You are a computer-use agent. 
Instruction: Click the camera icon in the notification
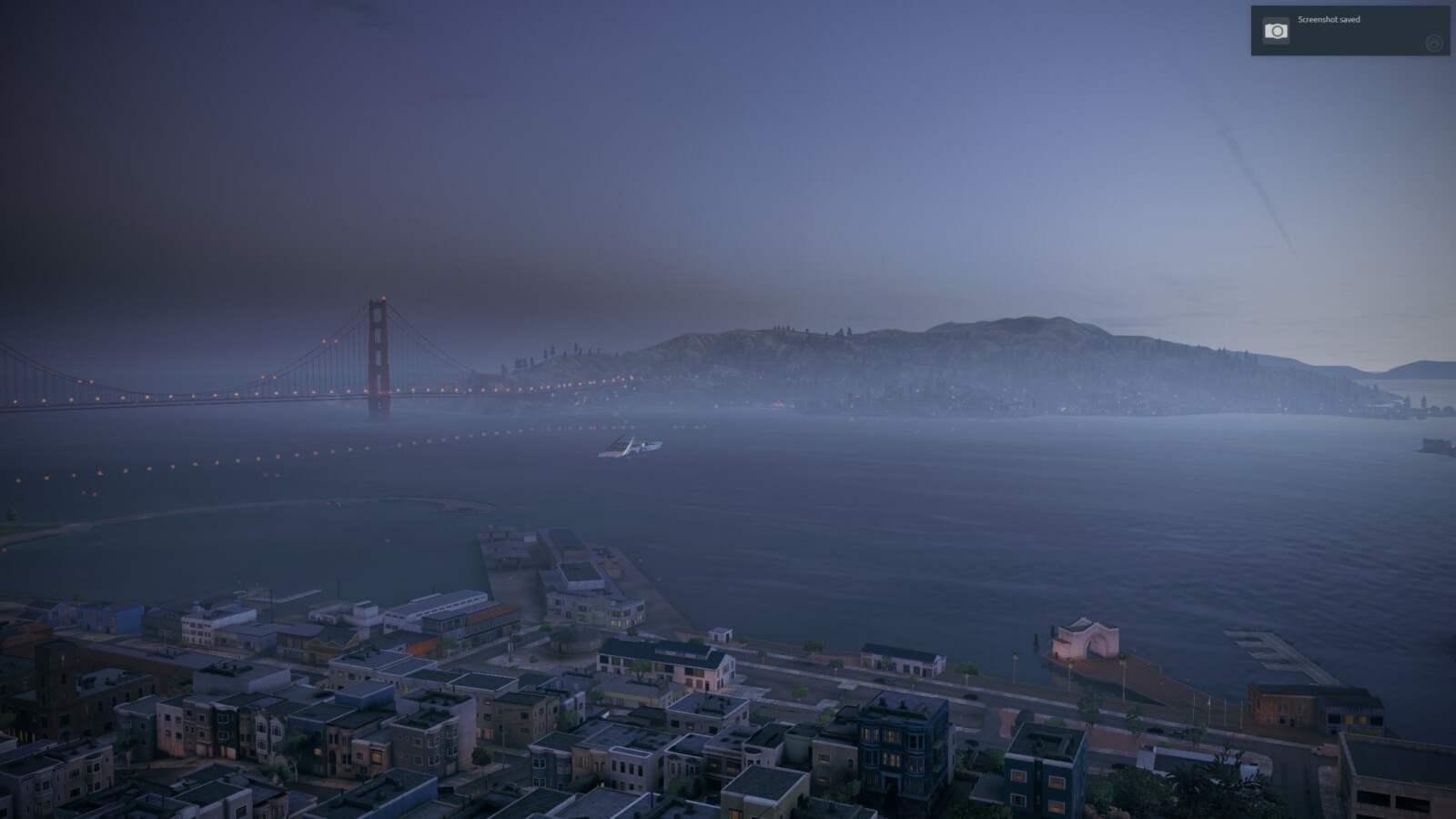click(1276, 31)
